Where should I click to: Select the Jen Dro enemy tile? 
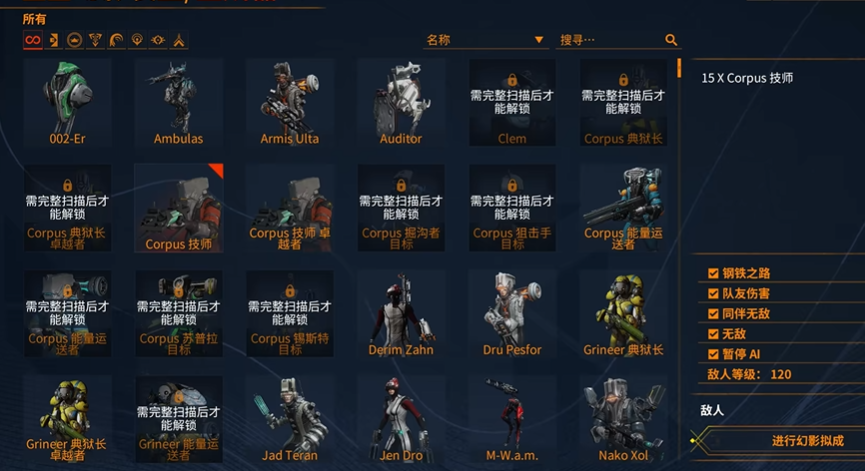click(x=401, y=420)
